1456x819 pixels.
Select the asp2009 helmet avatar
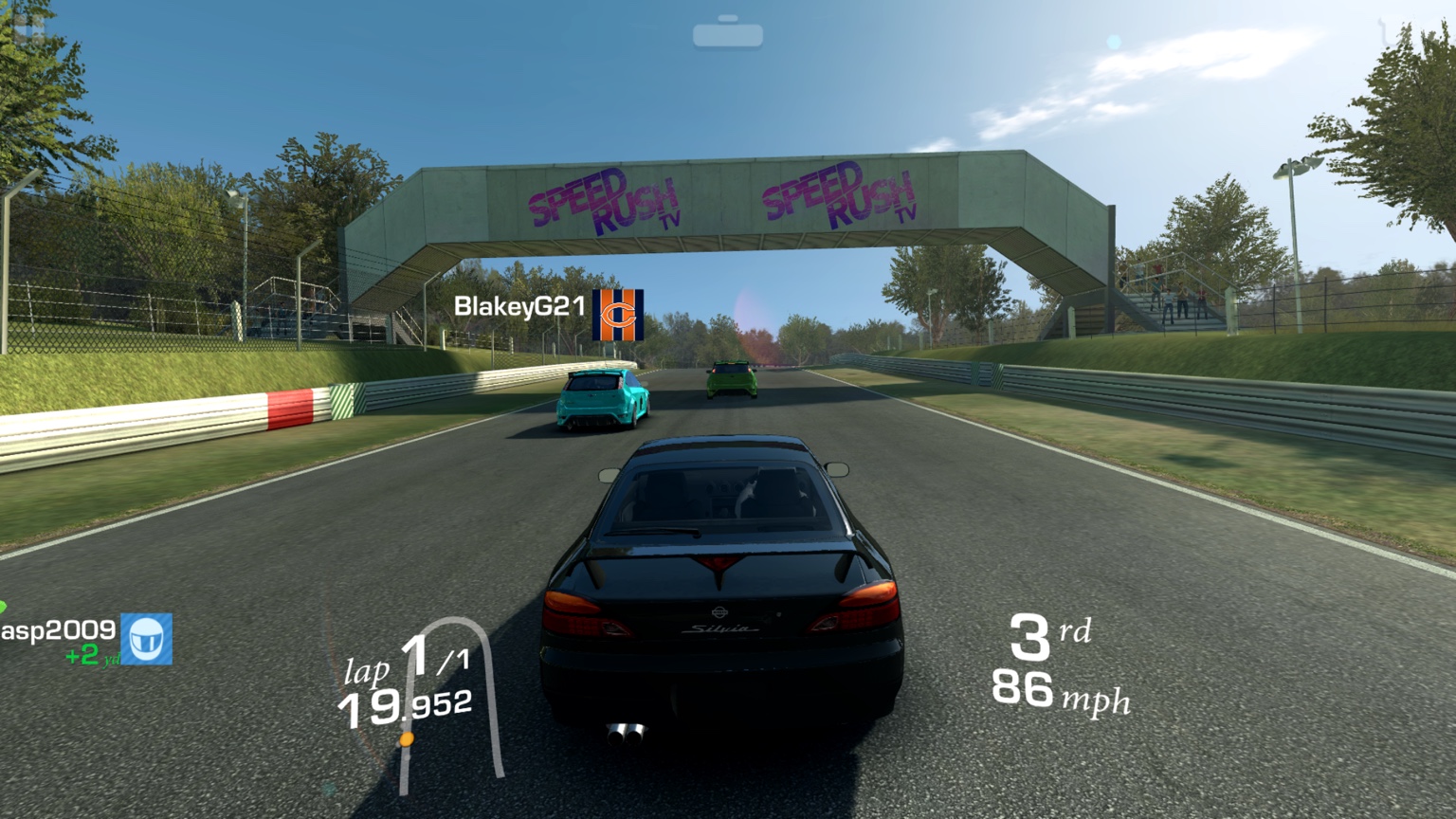pos(146,638)
